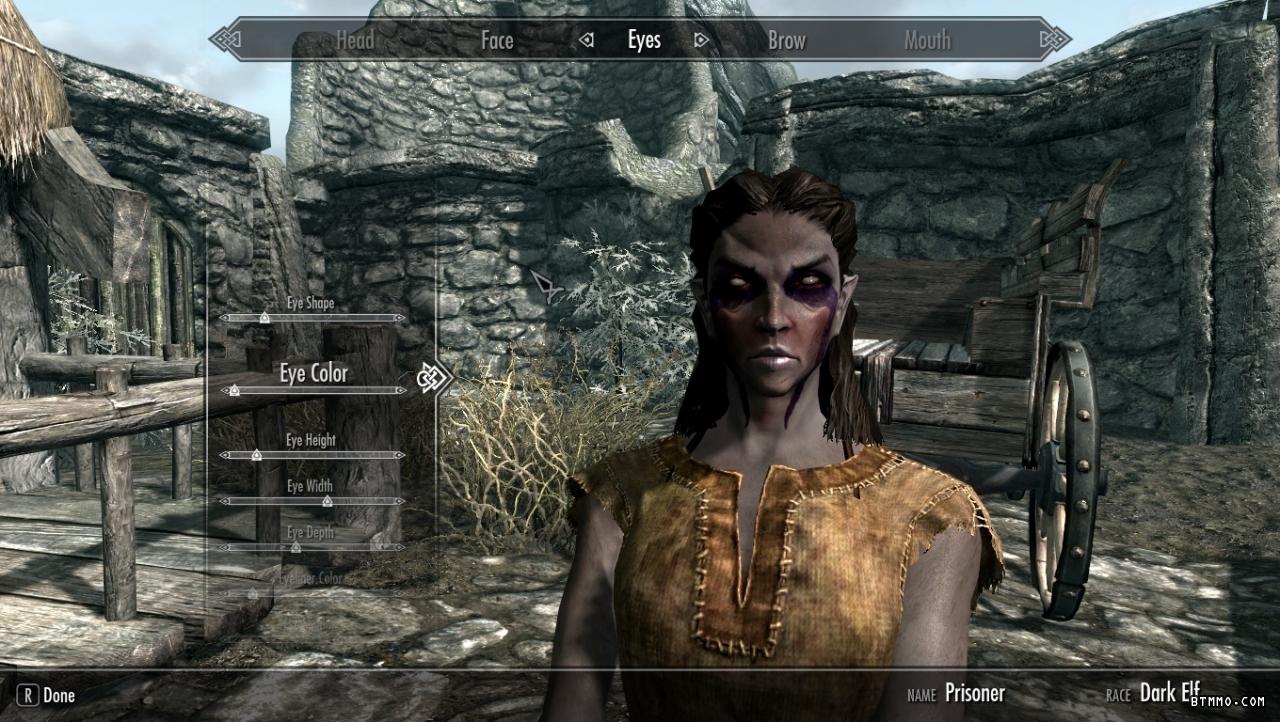Switch to the Head tab
1280x722 pixels.
[x=354, y=41]
